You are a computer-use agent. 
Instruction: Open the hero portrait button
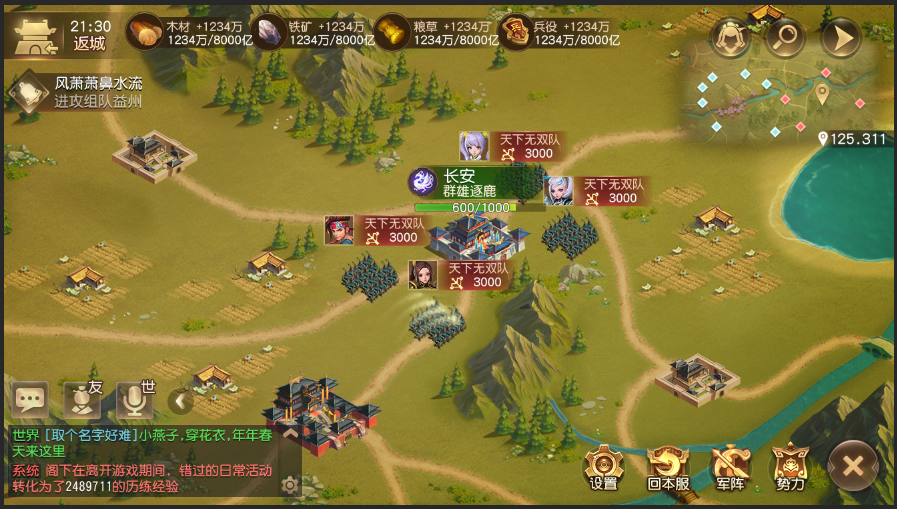730,39
